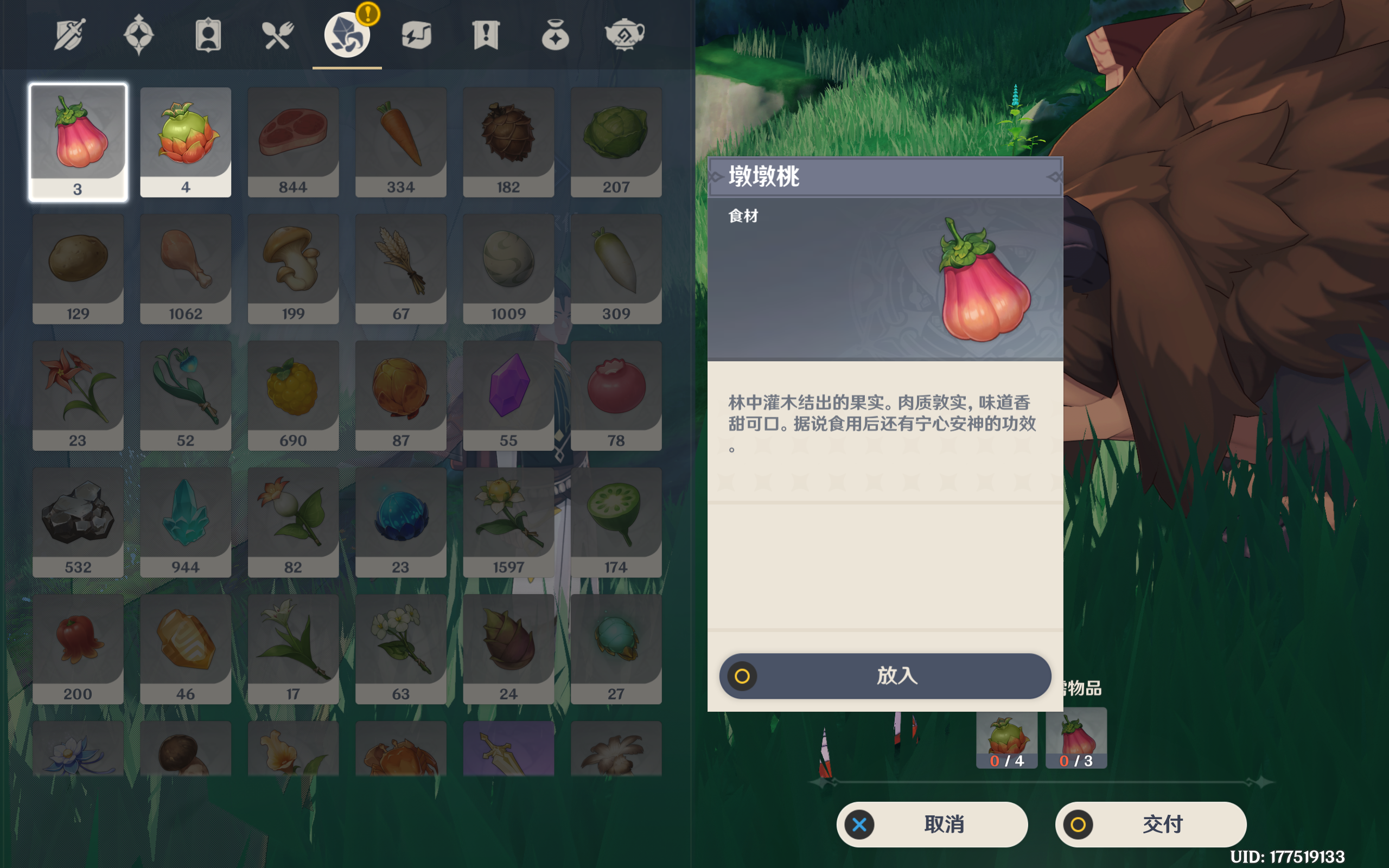Click the required peach slot showing 0/3
The image size is (1389, 868).
(x=1076, y=738)
